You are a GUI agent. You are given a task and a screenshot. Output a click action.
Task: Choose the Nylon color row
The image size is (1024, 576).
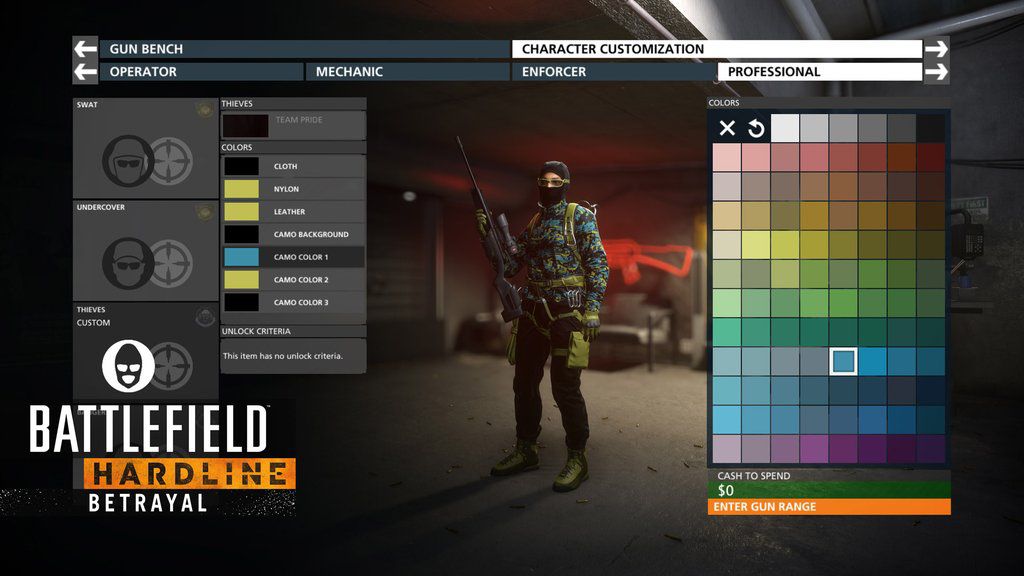point(293,189)
